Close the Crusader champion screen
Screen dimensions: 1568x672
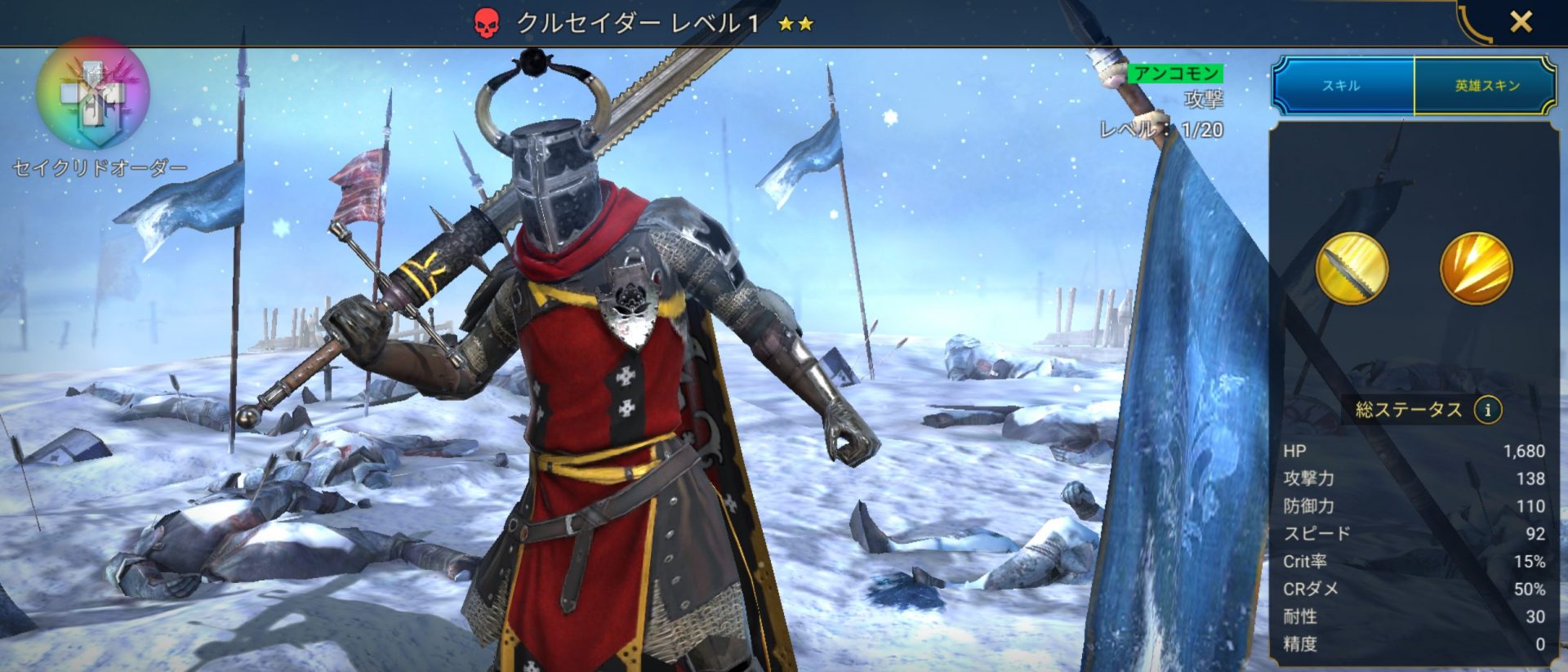click(x=1521, y=22)
